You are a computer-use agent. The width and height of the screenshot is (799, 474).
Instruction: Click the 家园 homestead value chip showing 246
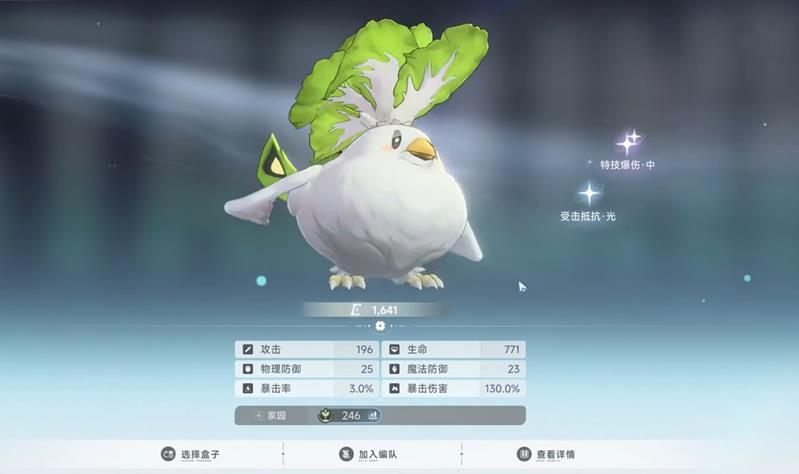pos(349,415)
